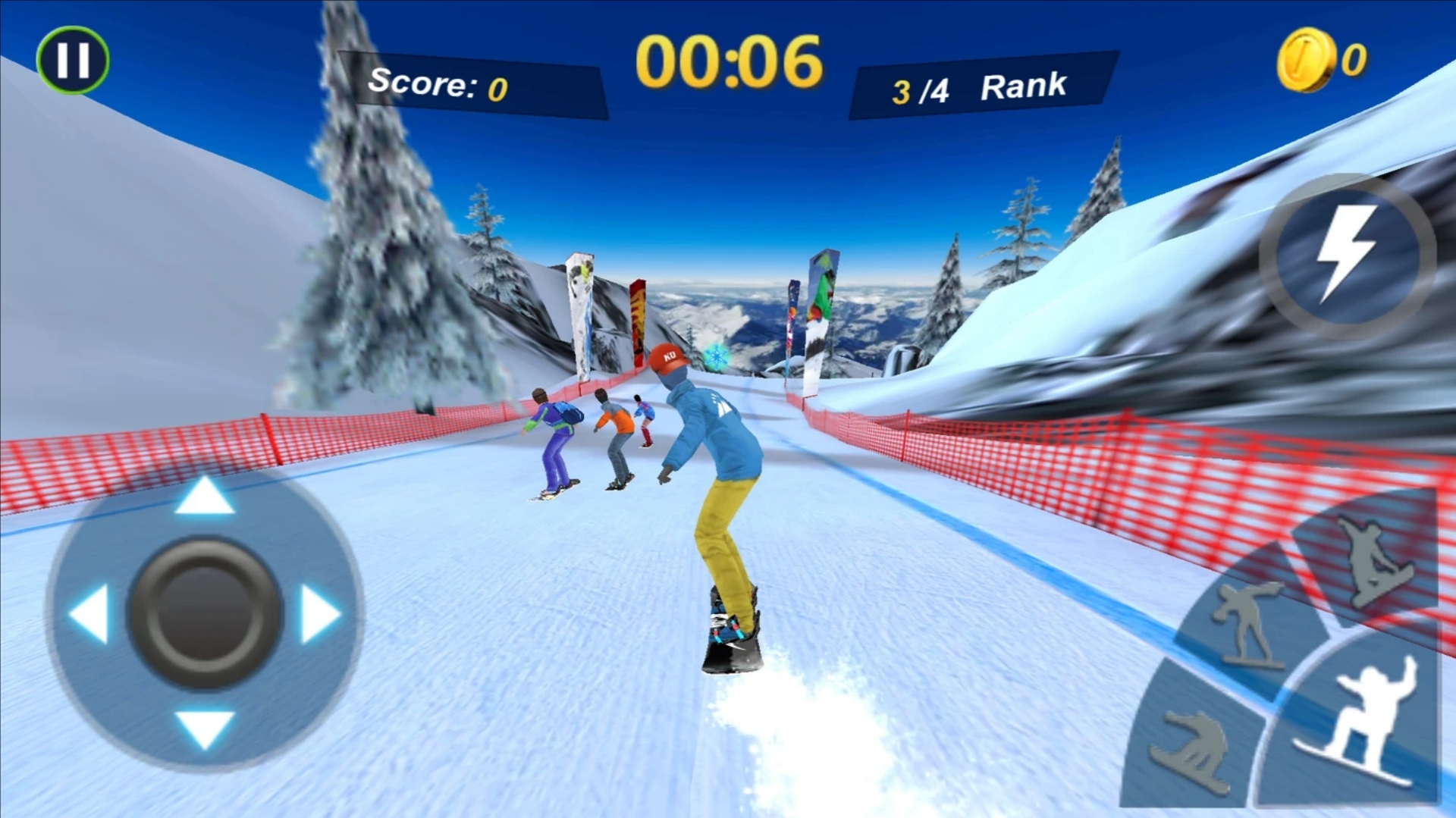The width and height of the screenshot is (1456, 818).
Task: Tap the up arrow on the directional pad
Action: (x=204, y=497)
